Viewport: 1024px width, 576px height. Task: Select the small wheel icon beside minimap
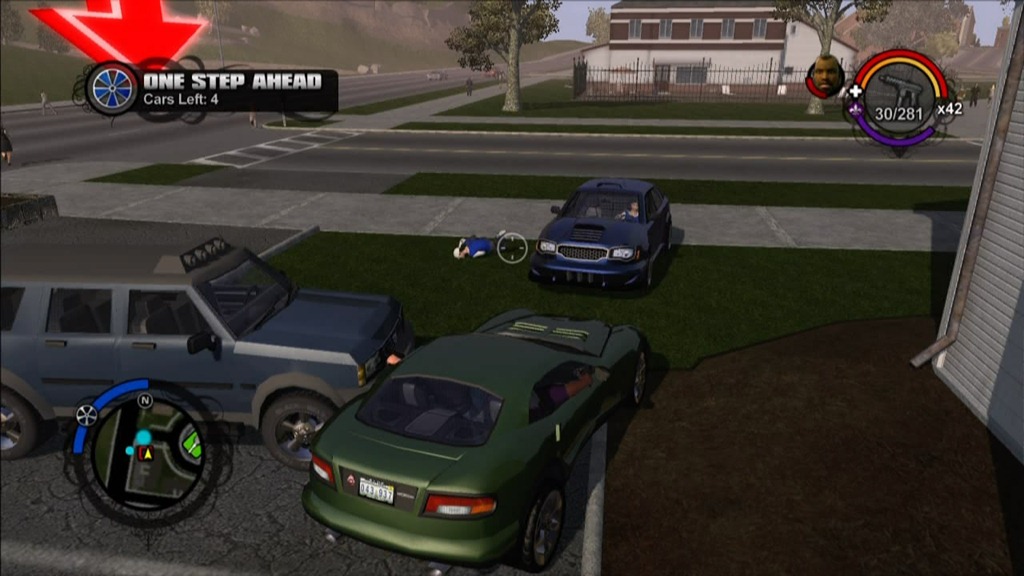(87, 414)
